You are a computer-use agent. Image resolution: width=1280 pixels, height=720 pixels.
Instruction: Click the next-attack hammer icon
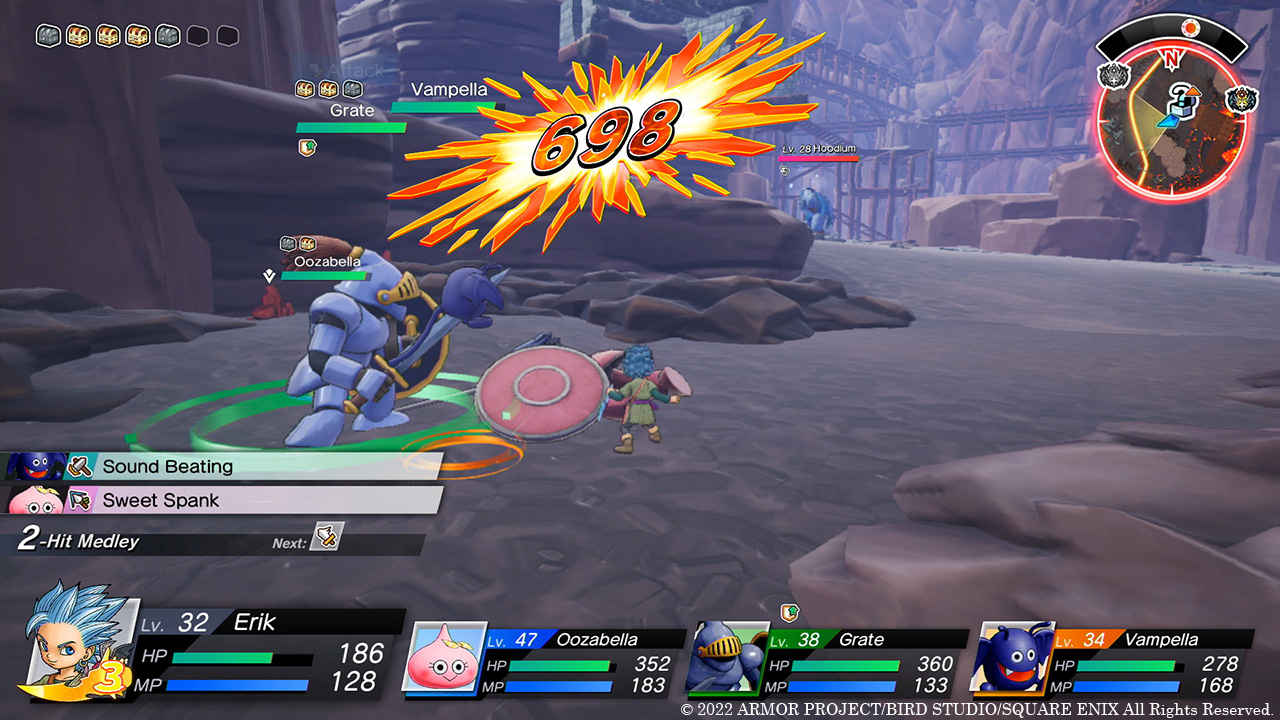[x=327, y=537]
